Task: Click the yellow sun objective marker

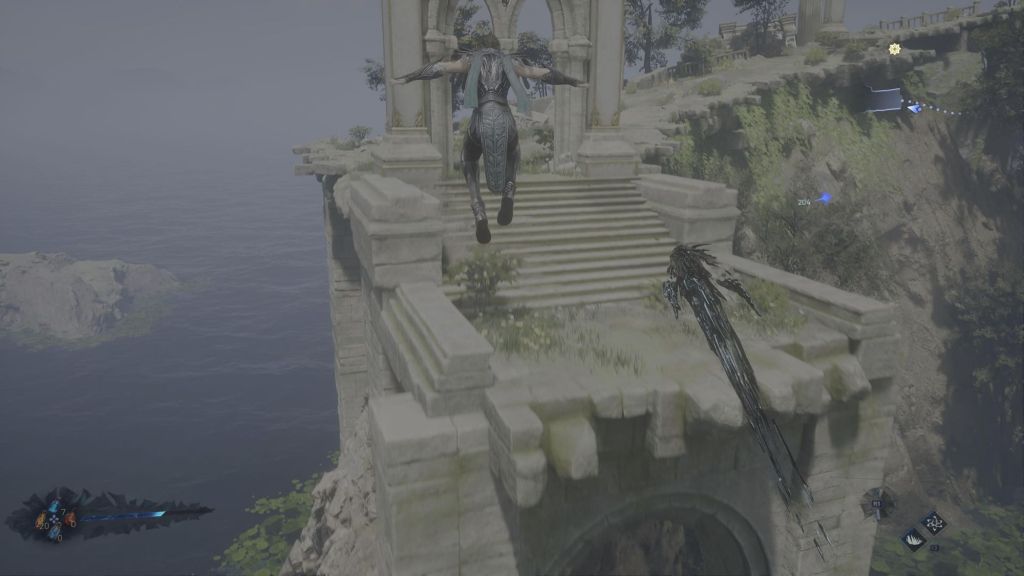Action: (x=894, y=49)
